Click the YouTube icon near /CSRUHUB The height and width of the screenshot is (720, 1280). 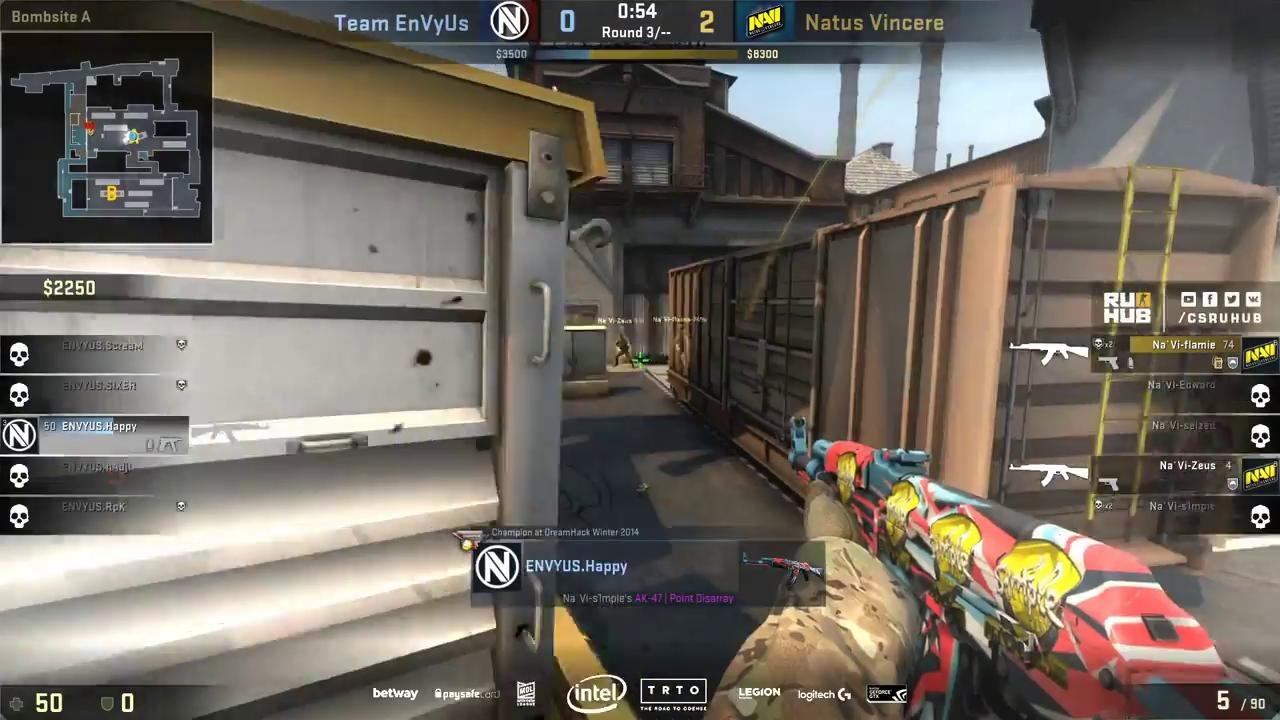tap(1188, 299)
